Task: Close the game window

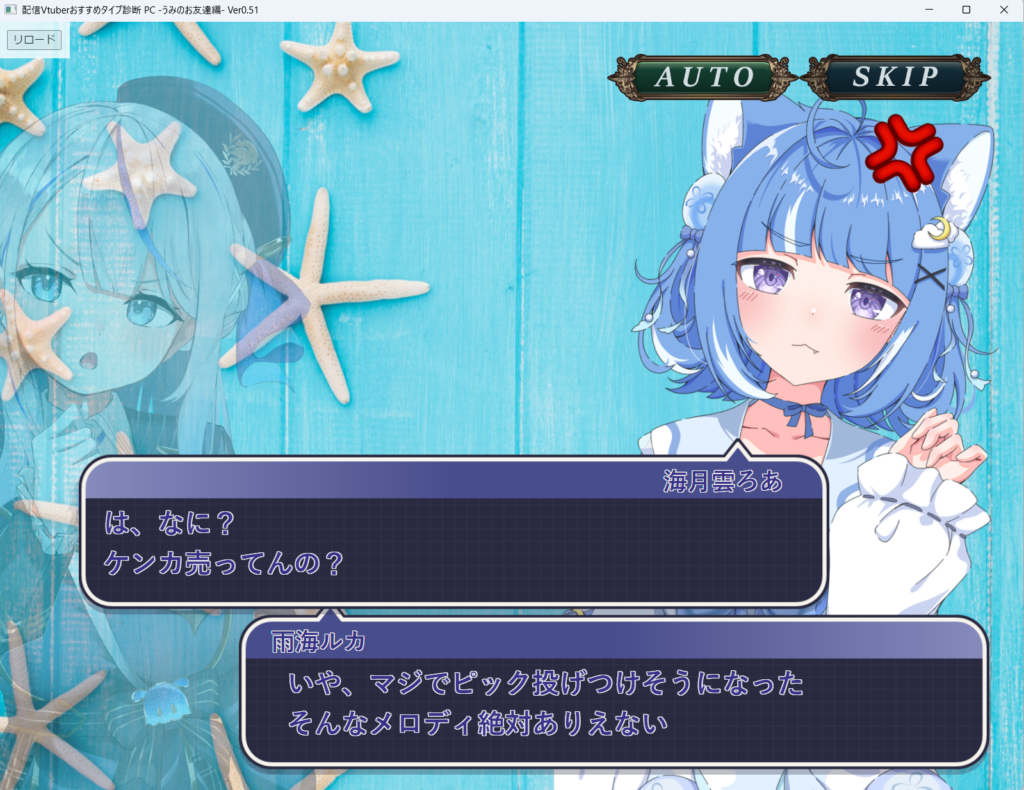Action: (1001, 9)
